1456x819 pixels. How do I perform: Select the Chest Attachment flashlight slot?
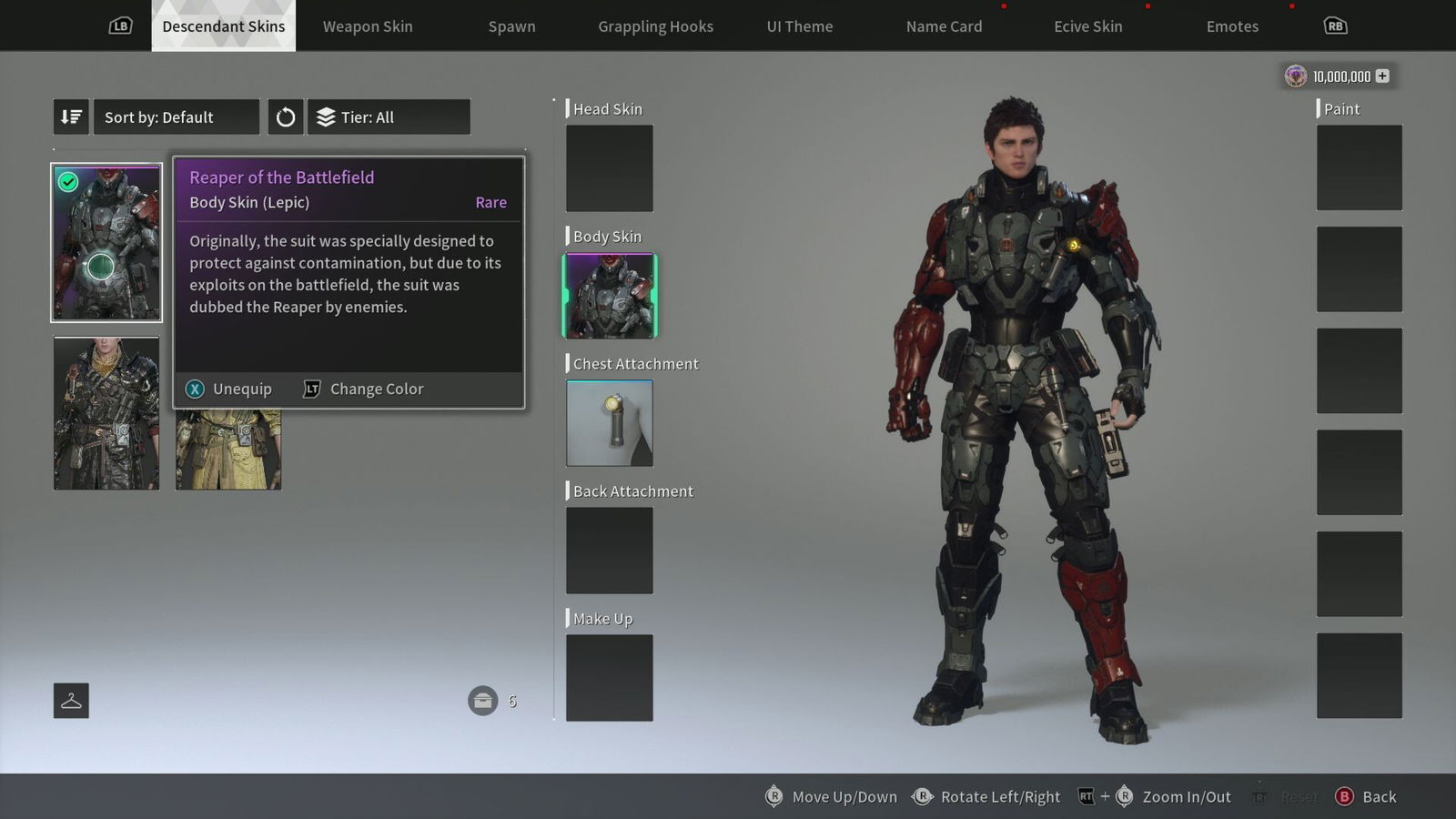[610, 423]
